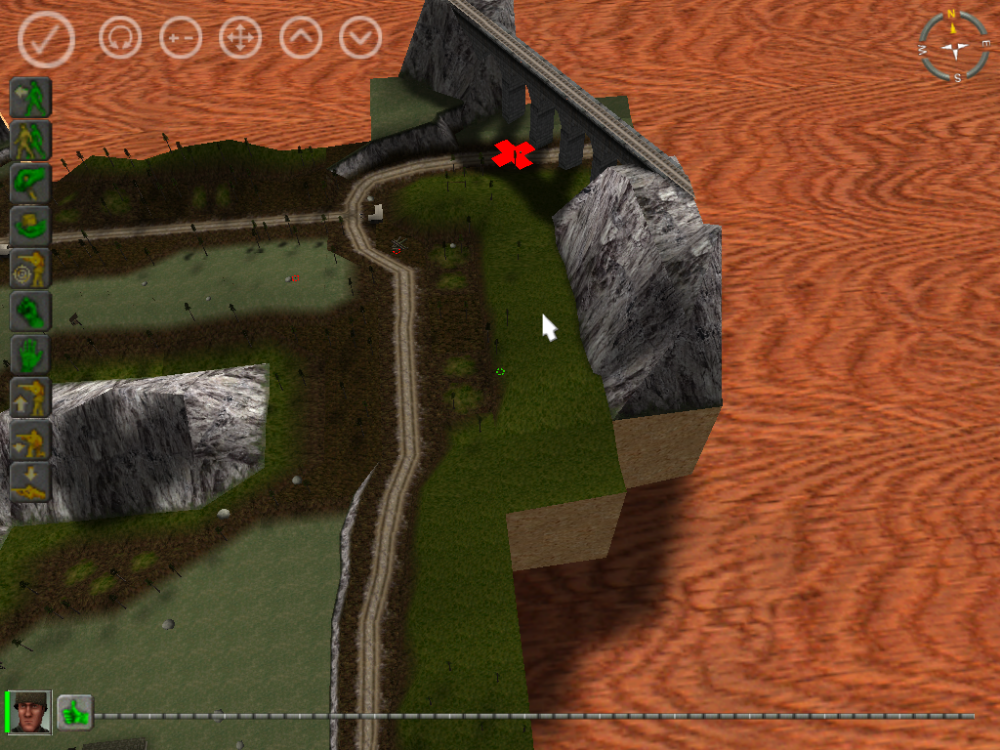
Task: Activate the green hand holding tool action
Action: pyautogui.click(x=31, y=184)
